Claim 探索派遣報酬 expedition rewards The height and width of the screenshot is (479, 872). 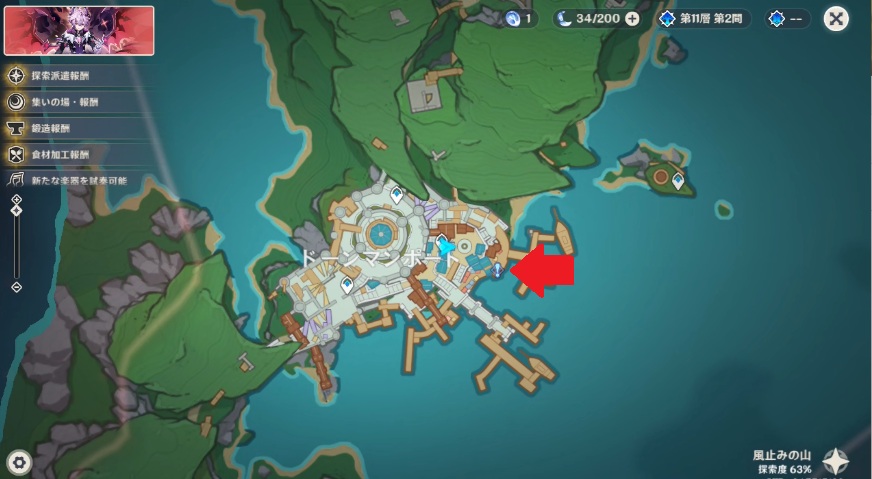62,75
